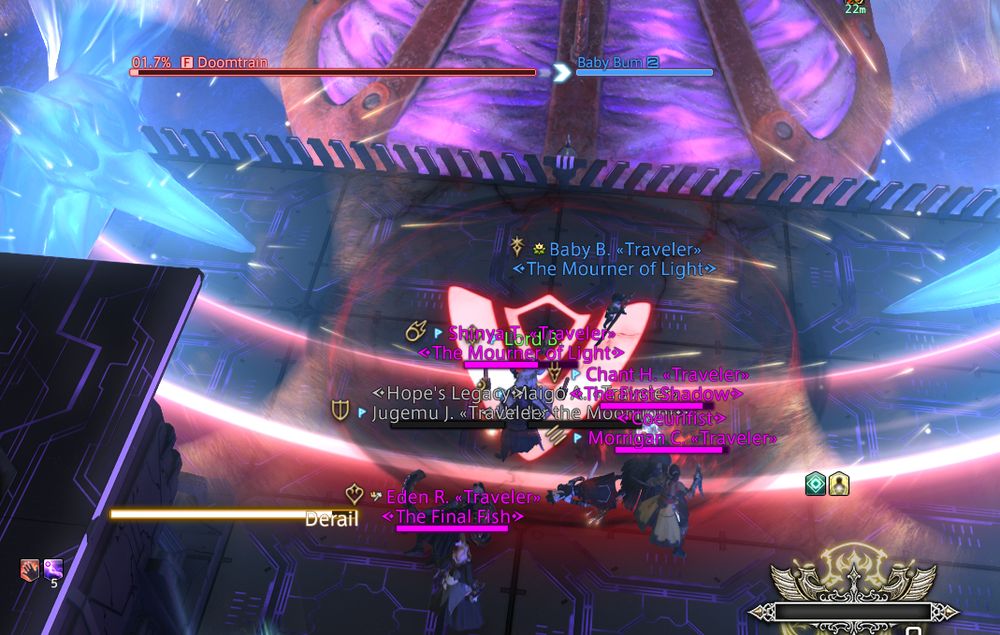Target Eden R. via nameplate
This screenshot has height=635, width=1000.
tap(463, 496)
